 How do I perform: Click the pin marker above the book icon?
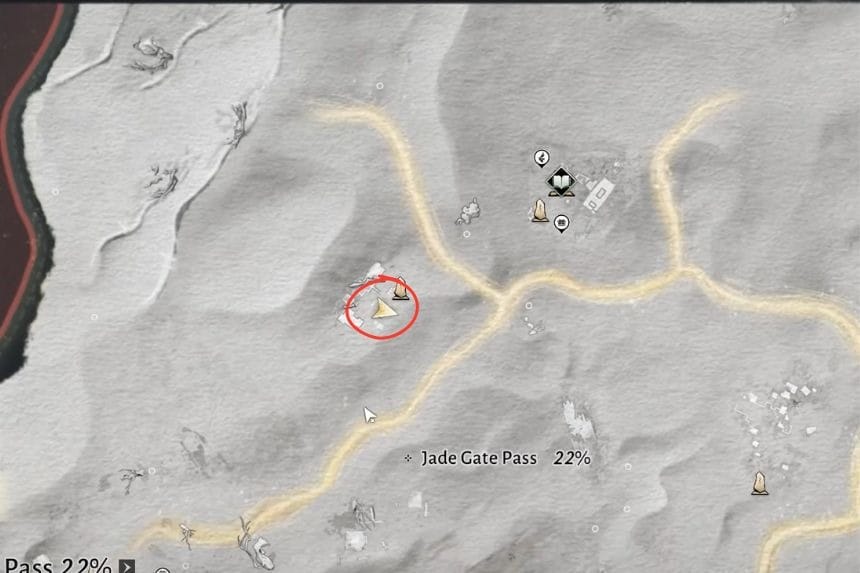point(542,158)
